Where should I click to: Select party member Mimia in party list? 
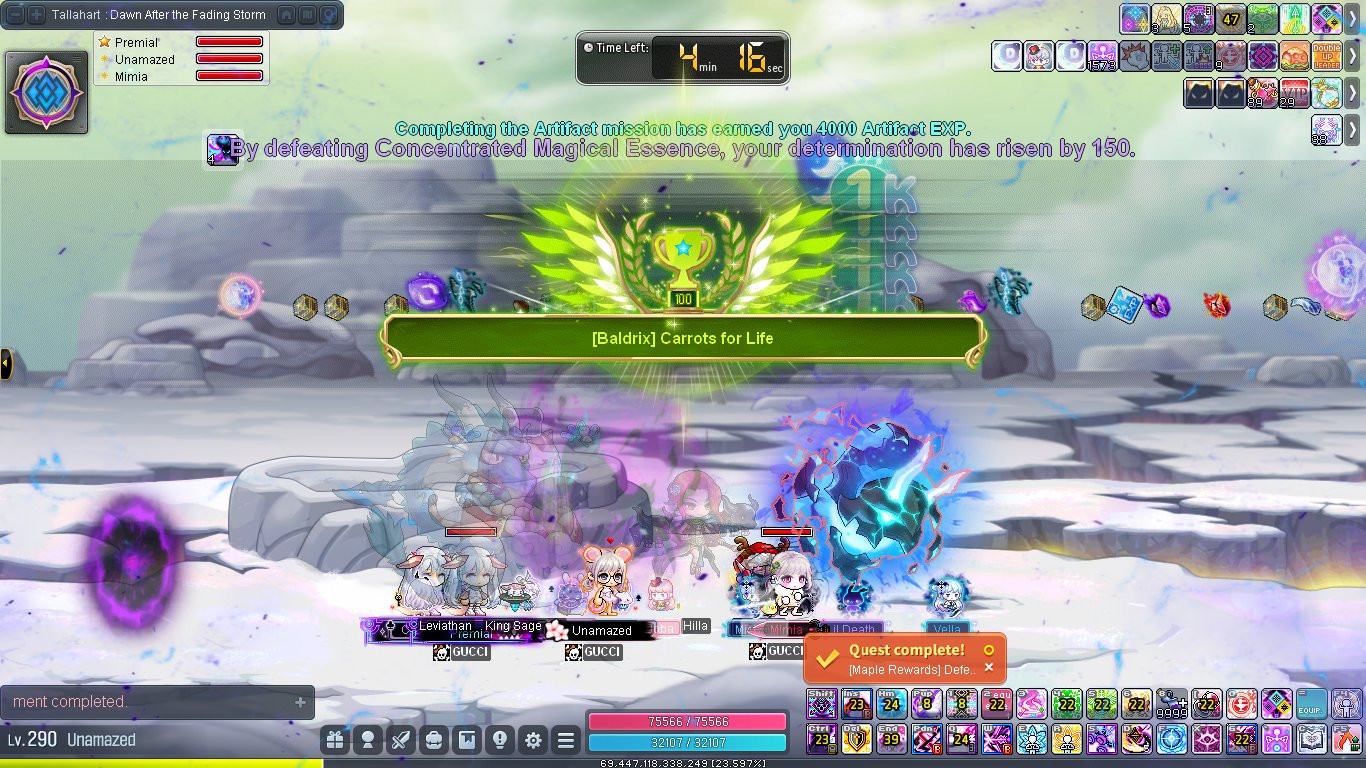(x=131, y=76)
